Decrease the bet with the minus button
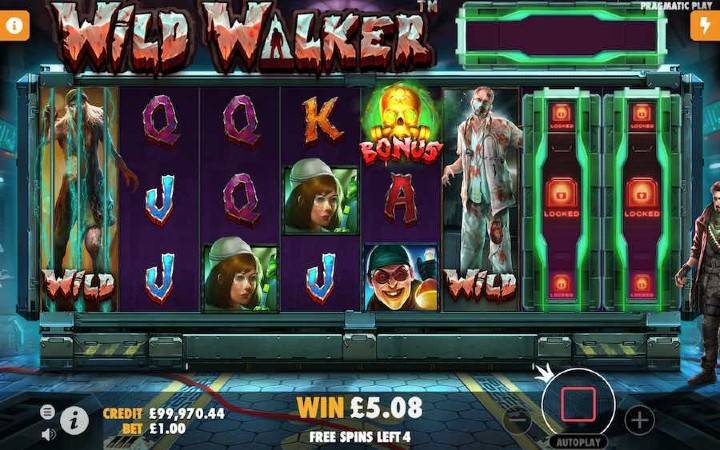Image resolution: width=720 pixels, height=450 pixels. point(518,419)
